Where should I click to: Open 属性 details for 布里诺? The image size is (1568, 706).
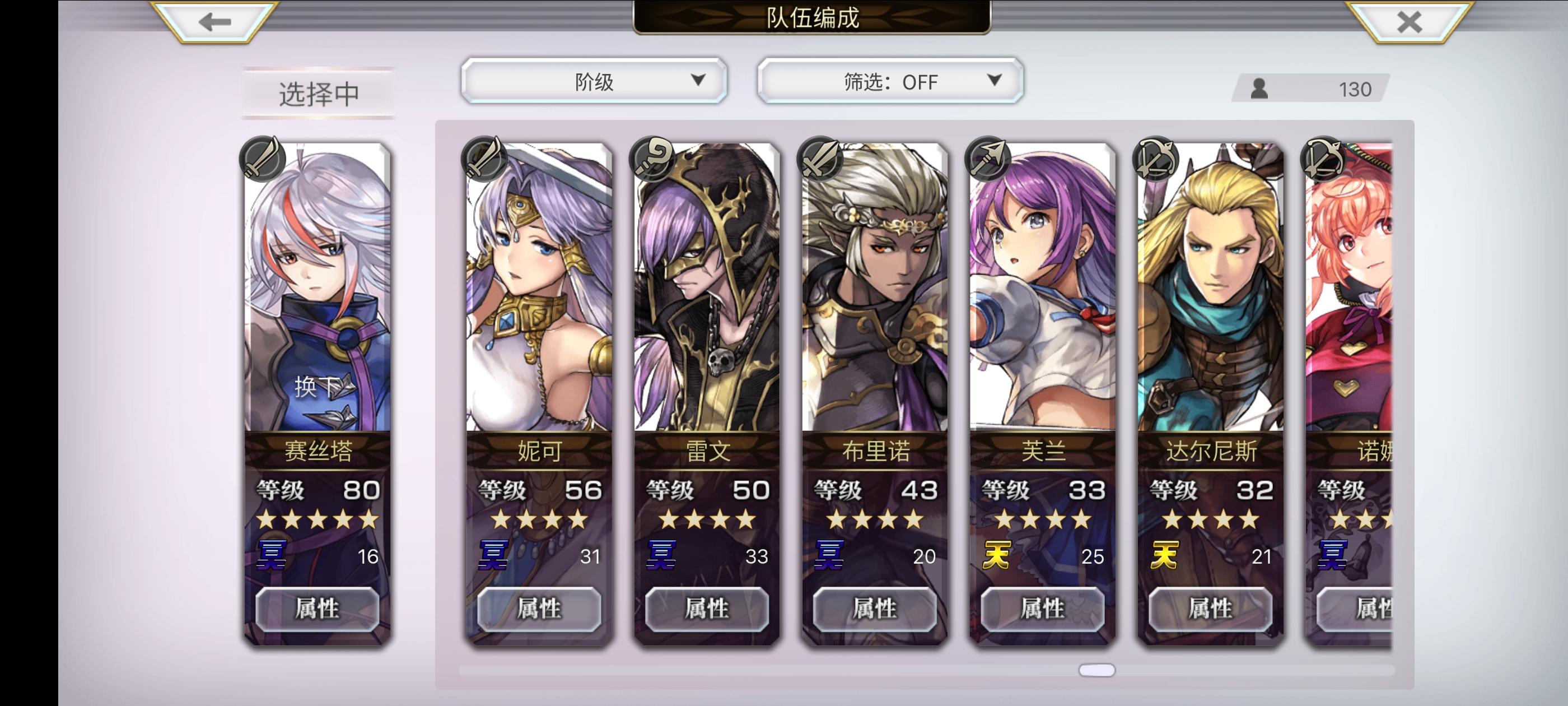[876, 608]
